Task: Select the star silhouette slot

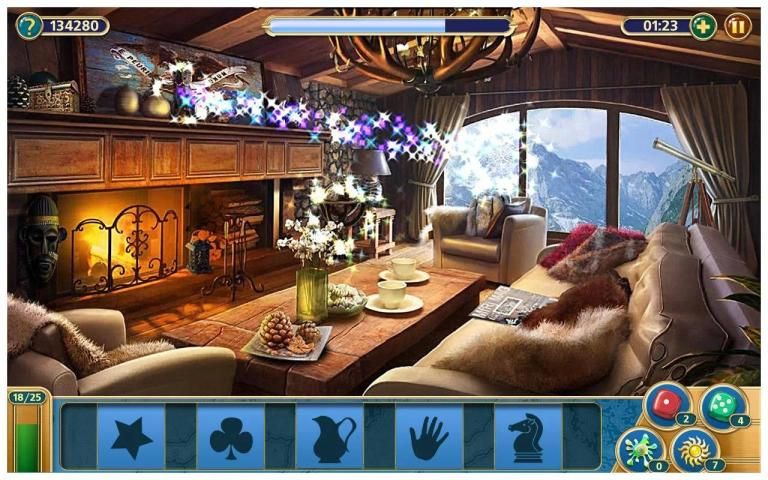Action: pos(131,437)
